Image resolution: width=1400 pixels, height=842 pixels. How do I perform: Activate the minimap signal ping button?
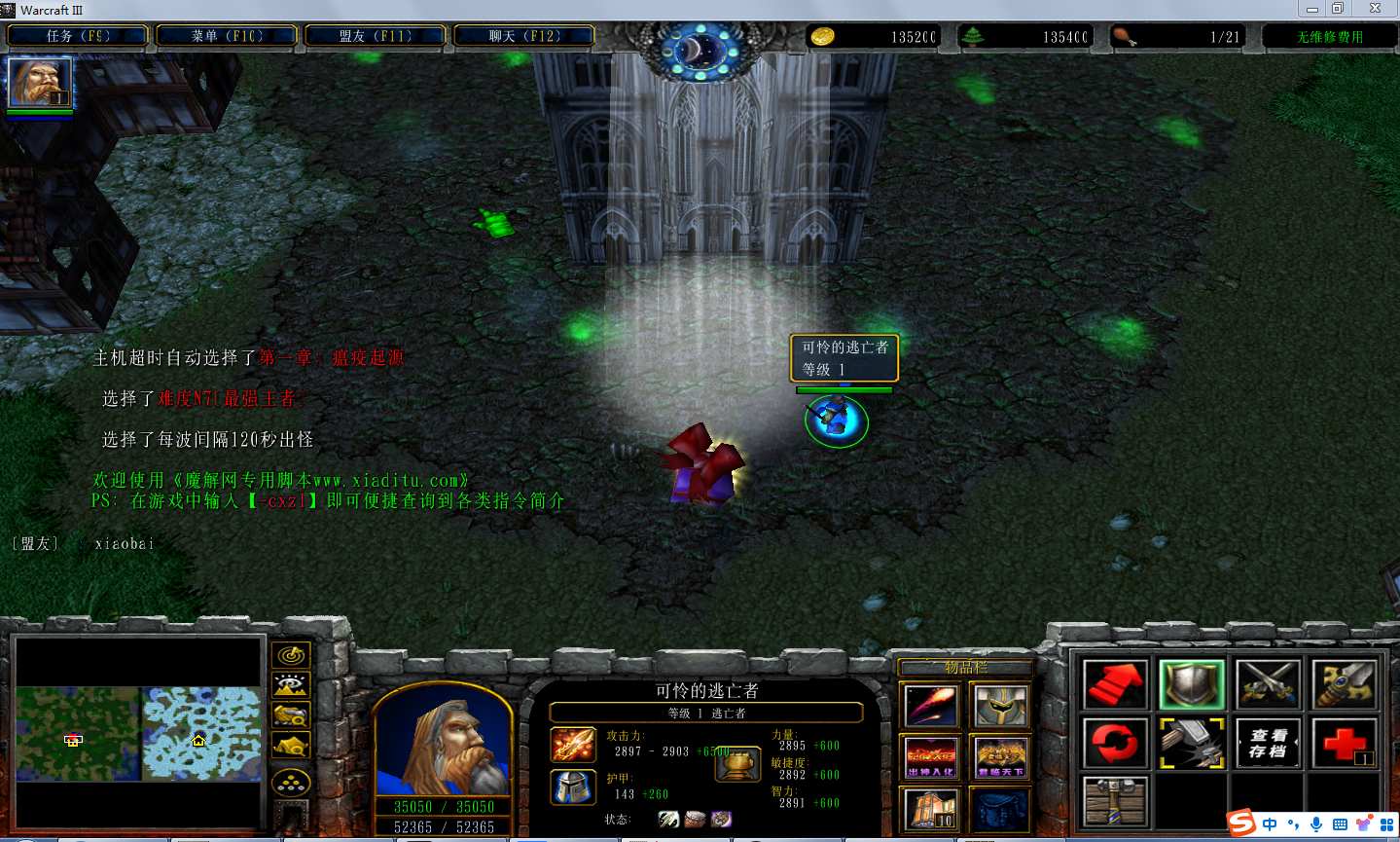291,656
